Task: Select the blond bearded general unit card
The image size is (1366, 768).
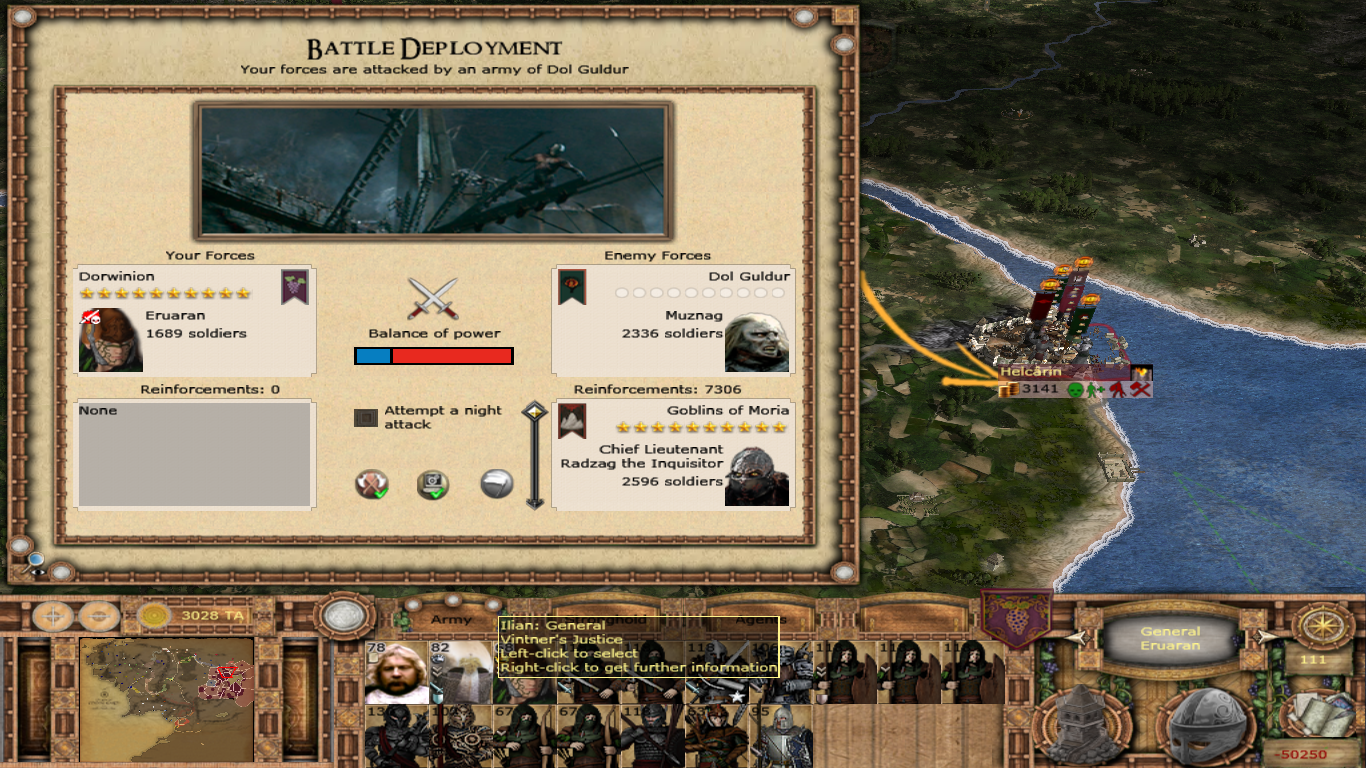Action: tap(396, 672)
